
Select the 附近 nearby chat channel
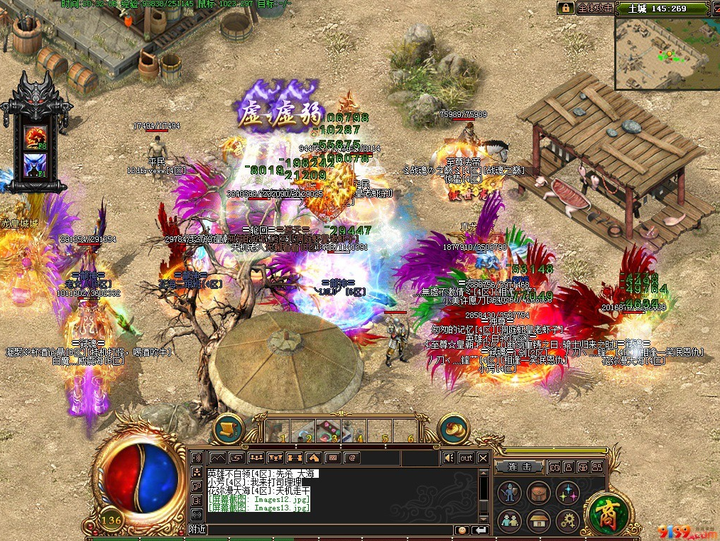(x=197, y=529)
